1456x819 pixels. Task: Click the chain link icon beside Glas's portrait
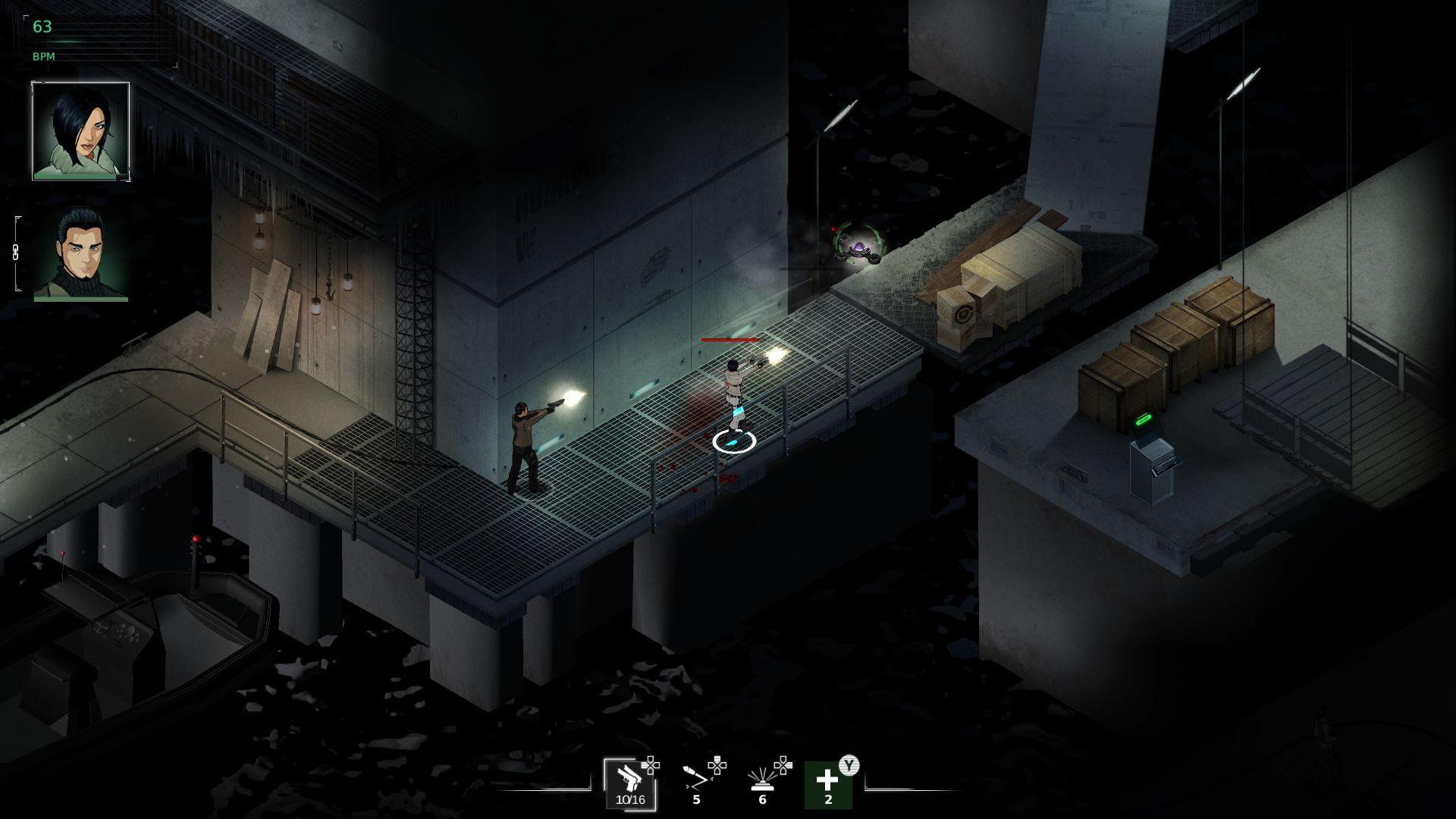tap(14, 250)
